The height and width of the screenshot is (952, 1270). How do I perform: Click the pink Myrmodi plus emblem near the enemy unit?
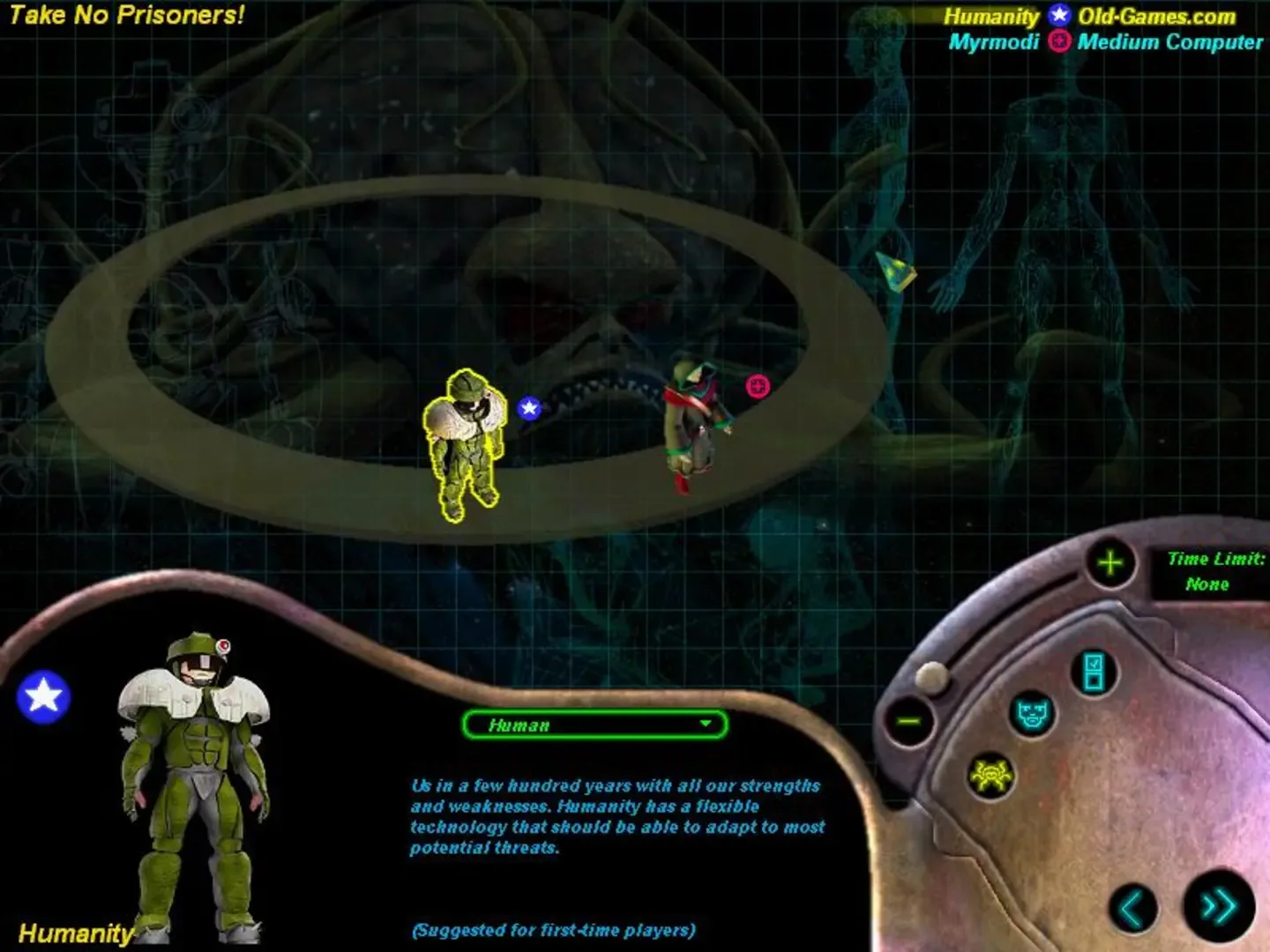(x=757, y=383)
